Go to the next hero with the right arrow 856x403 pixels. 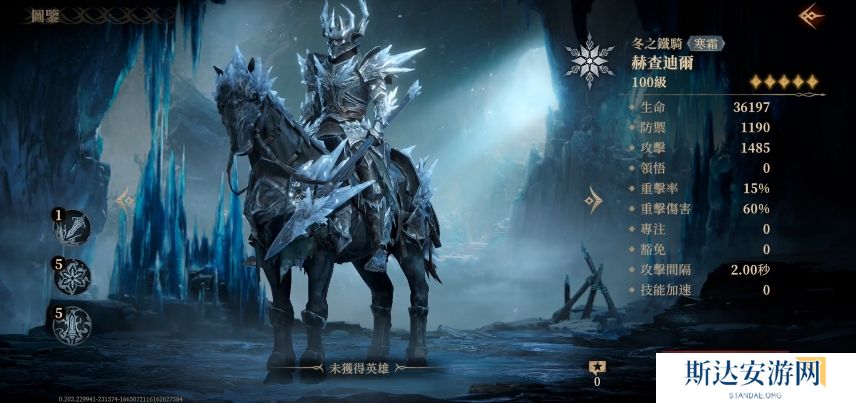[594, 200]
